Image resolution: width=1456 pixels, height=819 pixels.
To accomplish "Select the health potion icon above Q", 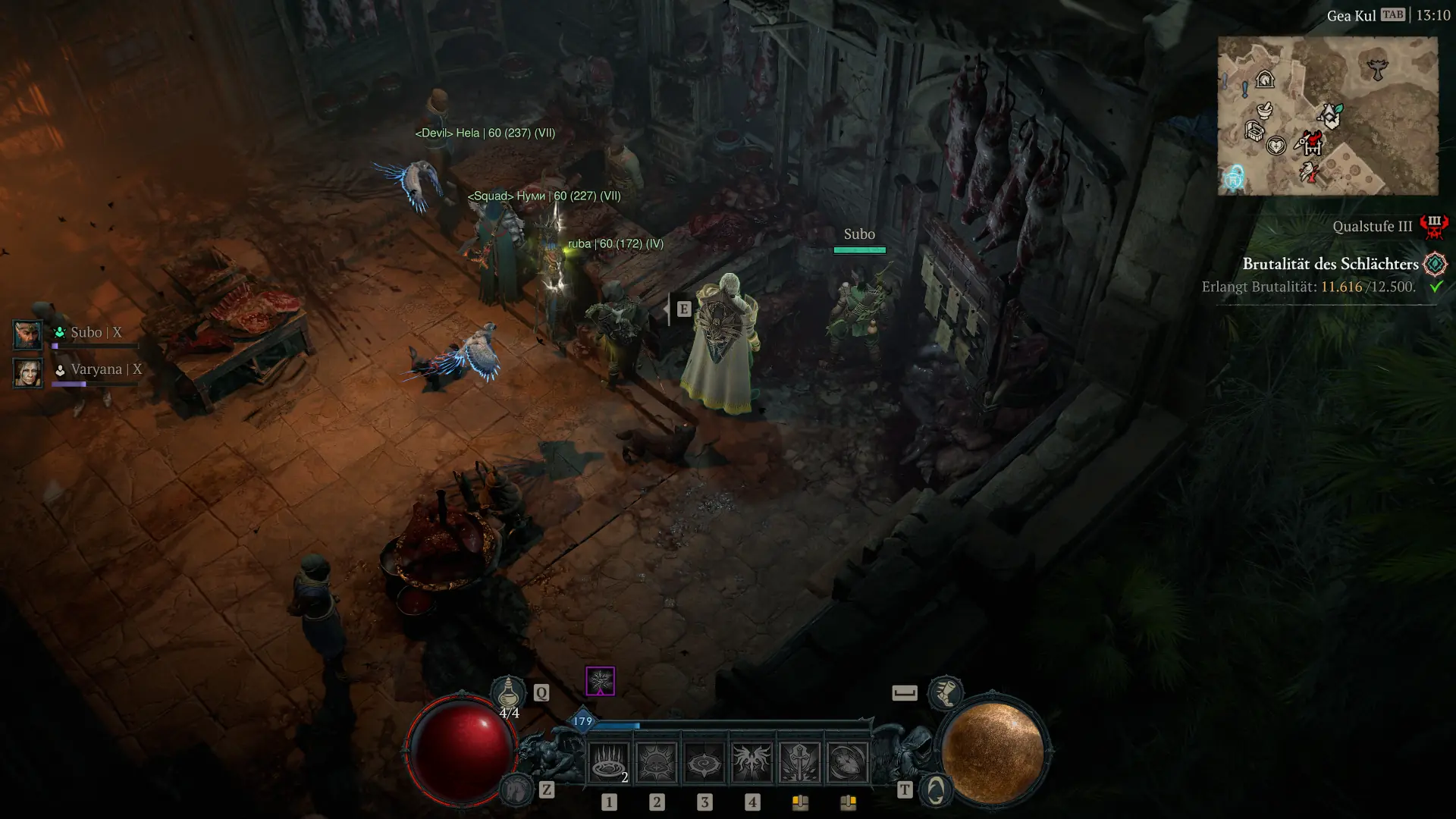I will [507, 692].
